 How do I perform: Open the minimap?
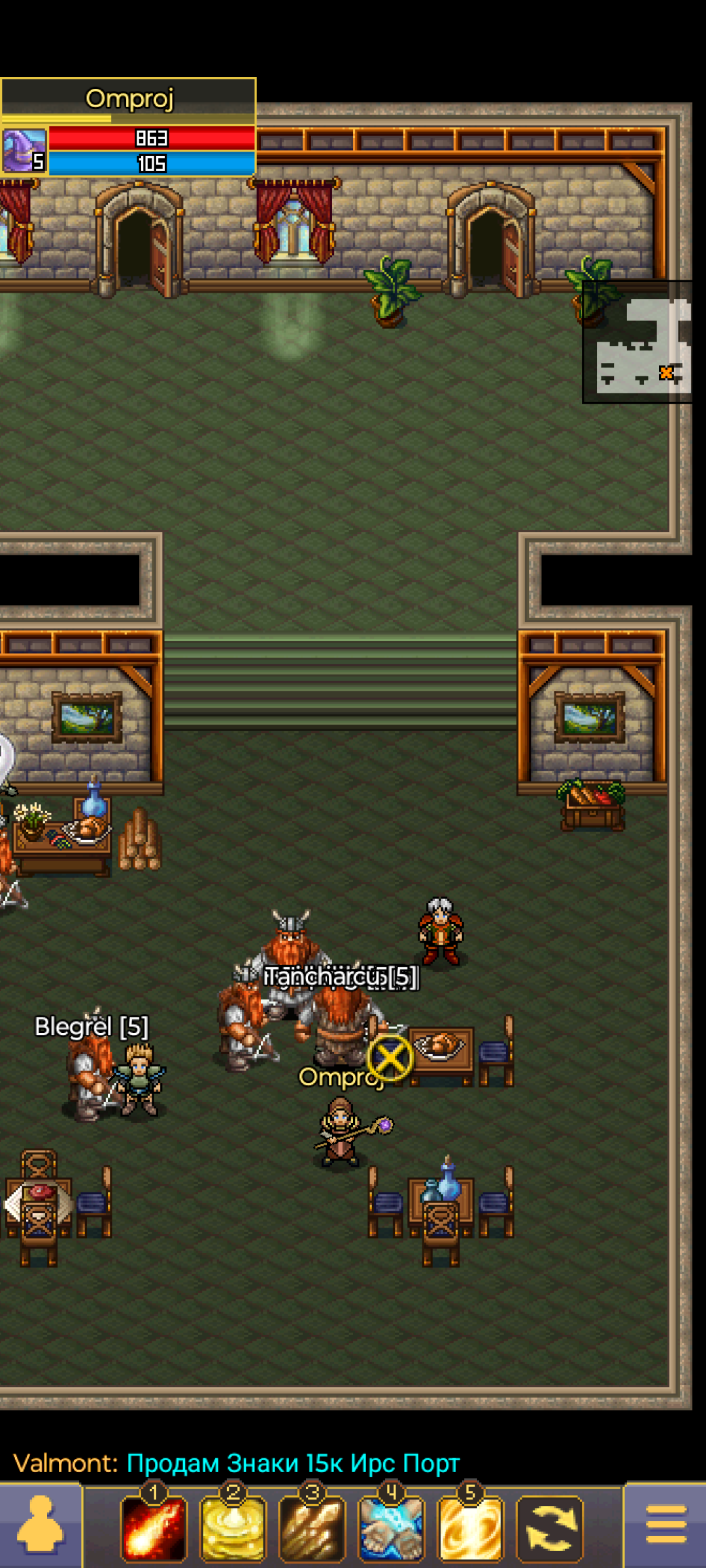pos(637,342)
